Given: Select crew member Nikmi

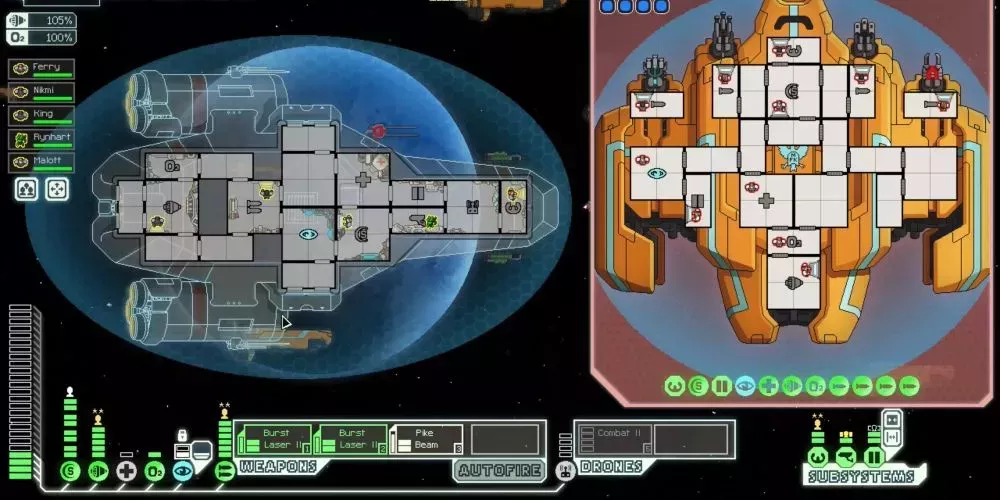Looking at the screenshot, I should coord(41,92).
